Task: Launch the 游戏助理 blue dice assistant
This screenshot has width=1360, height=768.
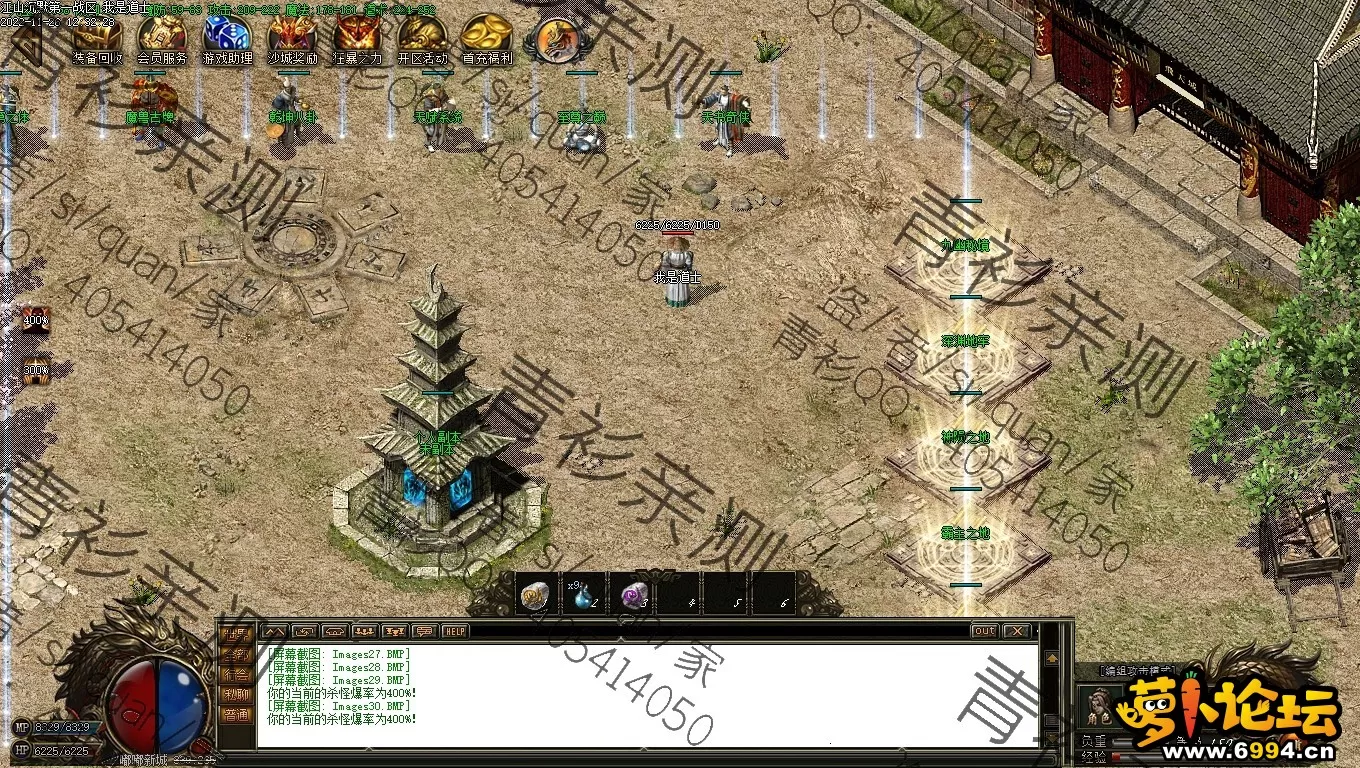Action: (226, 38)
